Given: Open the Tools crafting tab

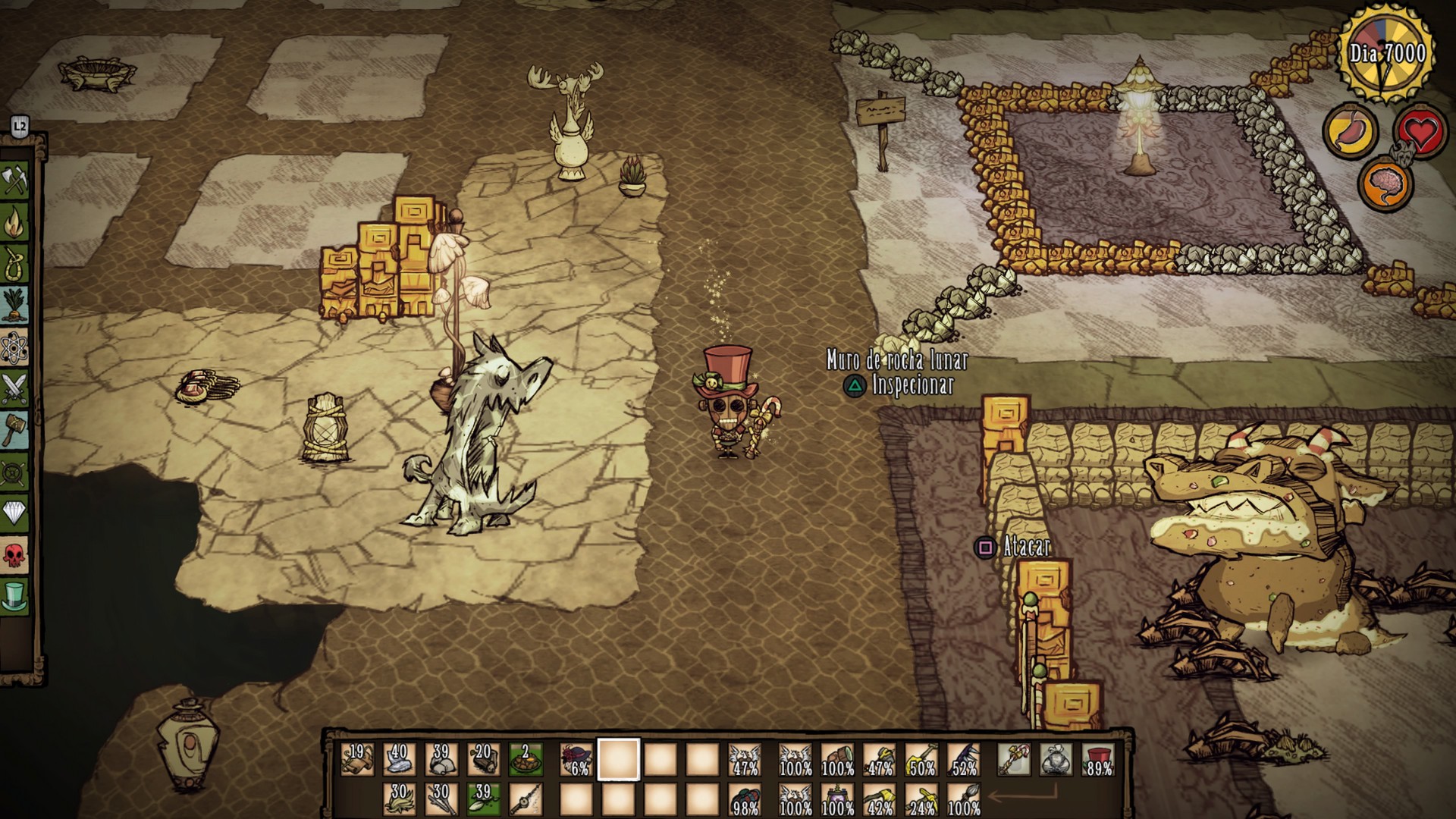Looking at the screenshot, I should click(x=15, y=180).
